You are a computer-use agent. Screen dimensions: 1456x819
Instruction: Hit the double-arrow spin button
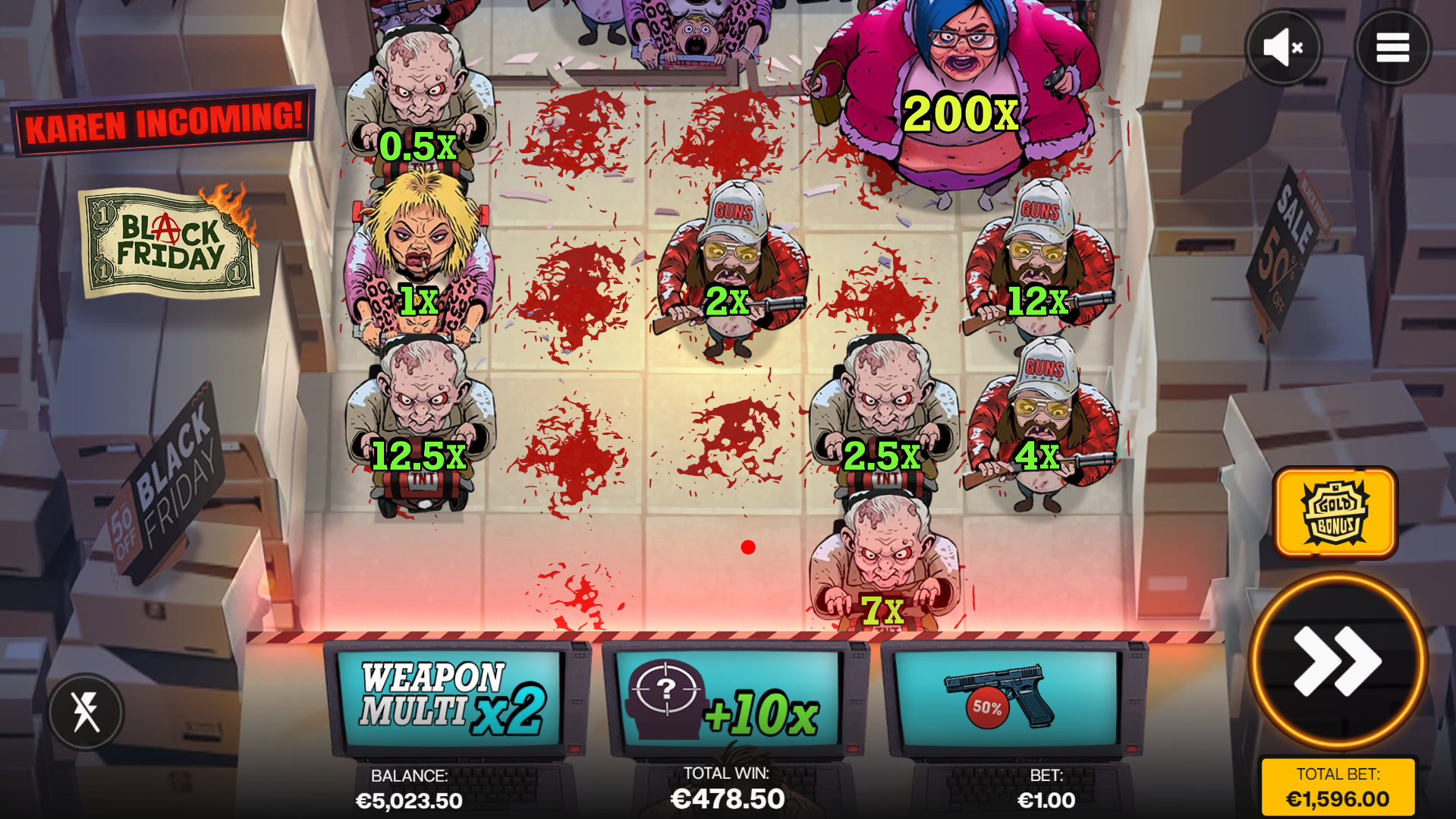(1338, 662)
